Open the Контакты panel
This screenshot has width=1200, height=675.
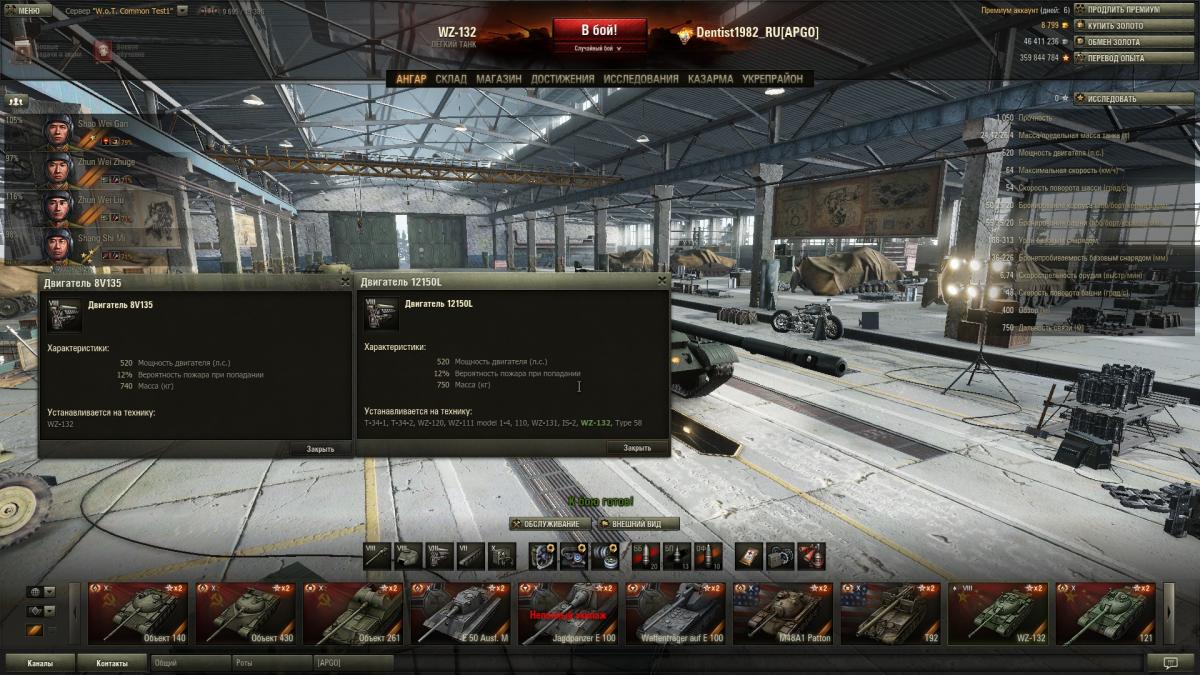pyautogui.click(x=112, y=663)
